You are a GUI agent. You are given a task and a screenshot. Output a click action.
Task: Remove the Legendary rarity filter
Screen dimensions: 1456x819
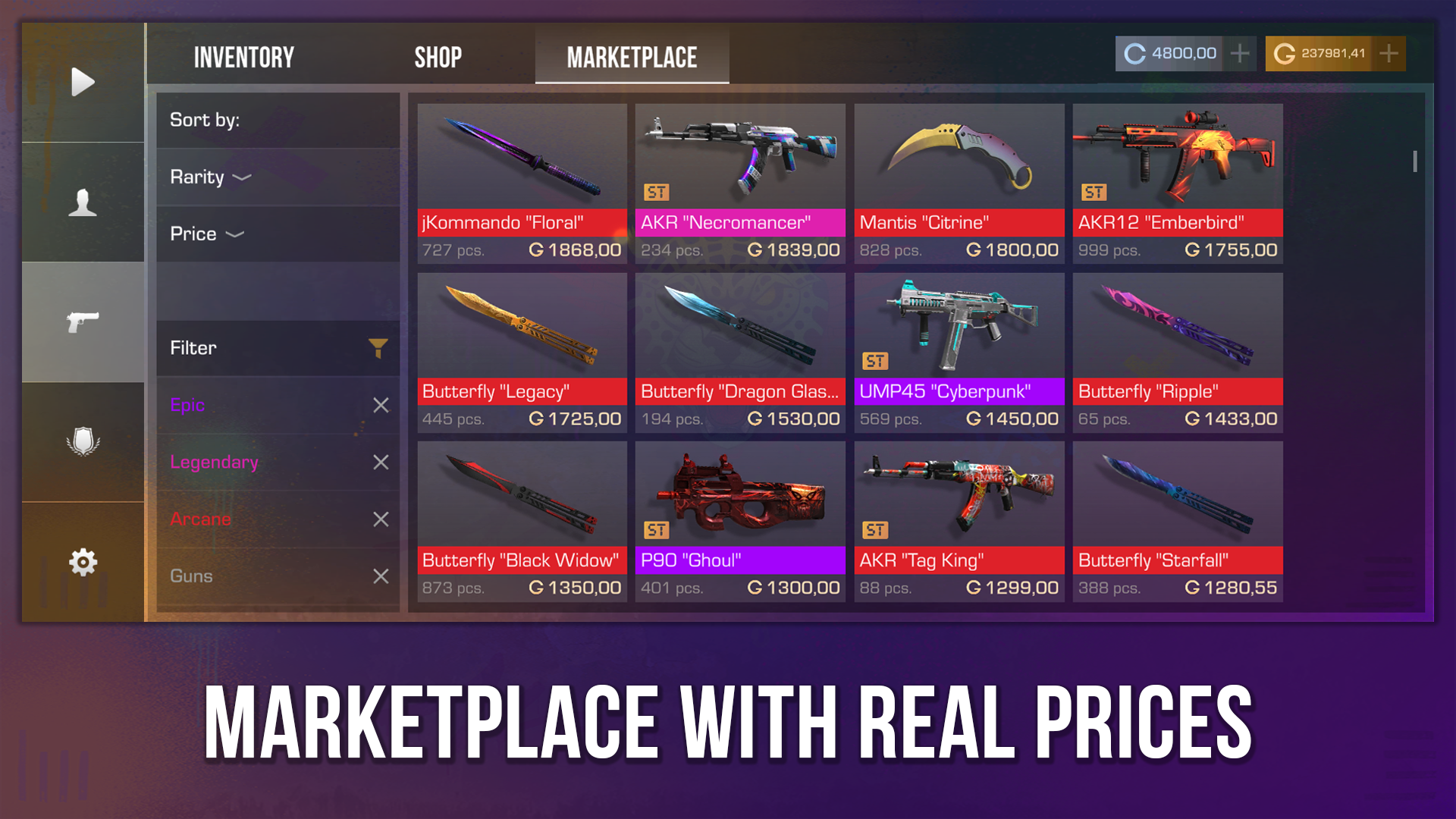point(381,463)
